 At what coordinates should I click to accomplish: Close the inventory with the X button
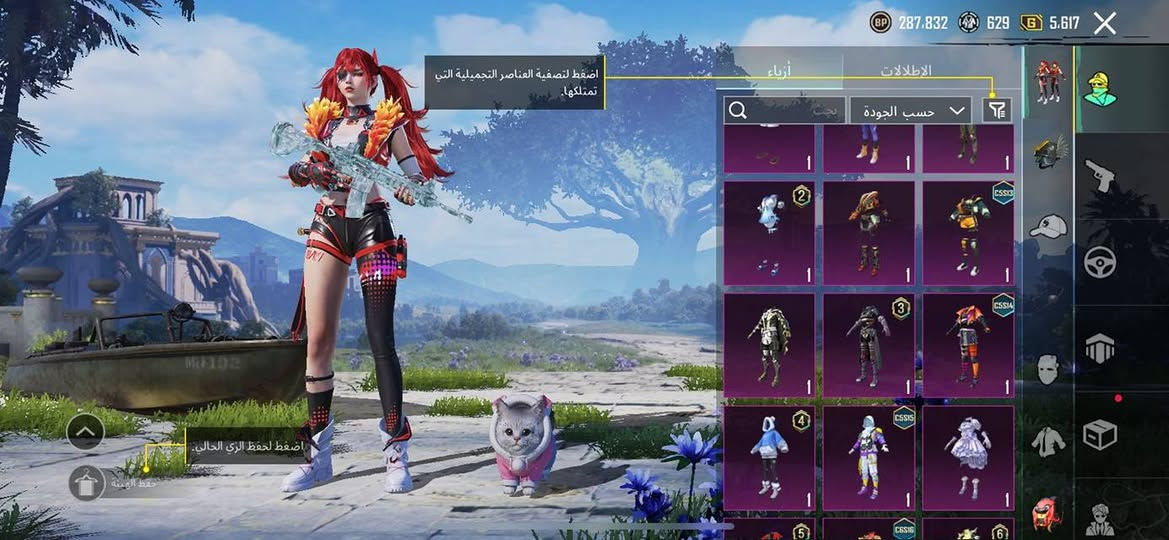click(1104, 23)
